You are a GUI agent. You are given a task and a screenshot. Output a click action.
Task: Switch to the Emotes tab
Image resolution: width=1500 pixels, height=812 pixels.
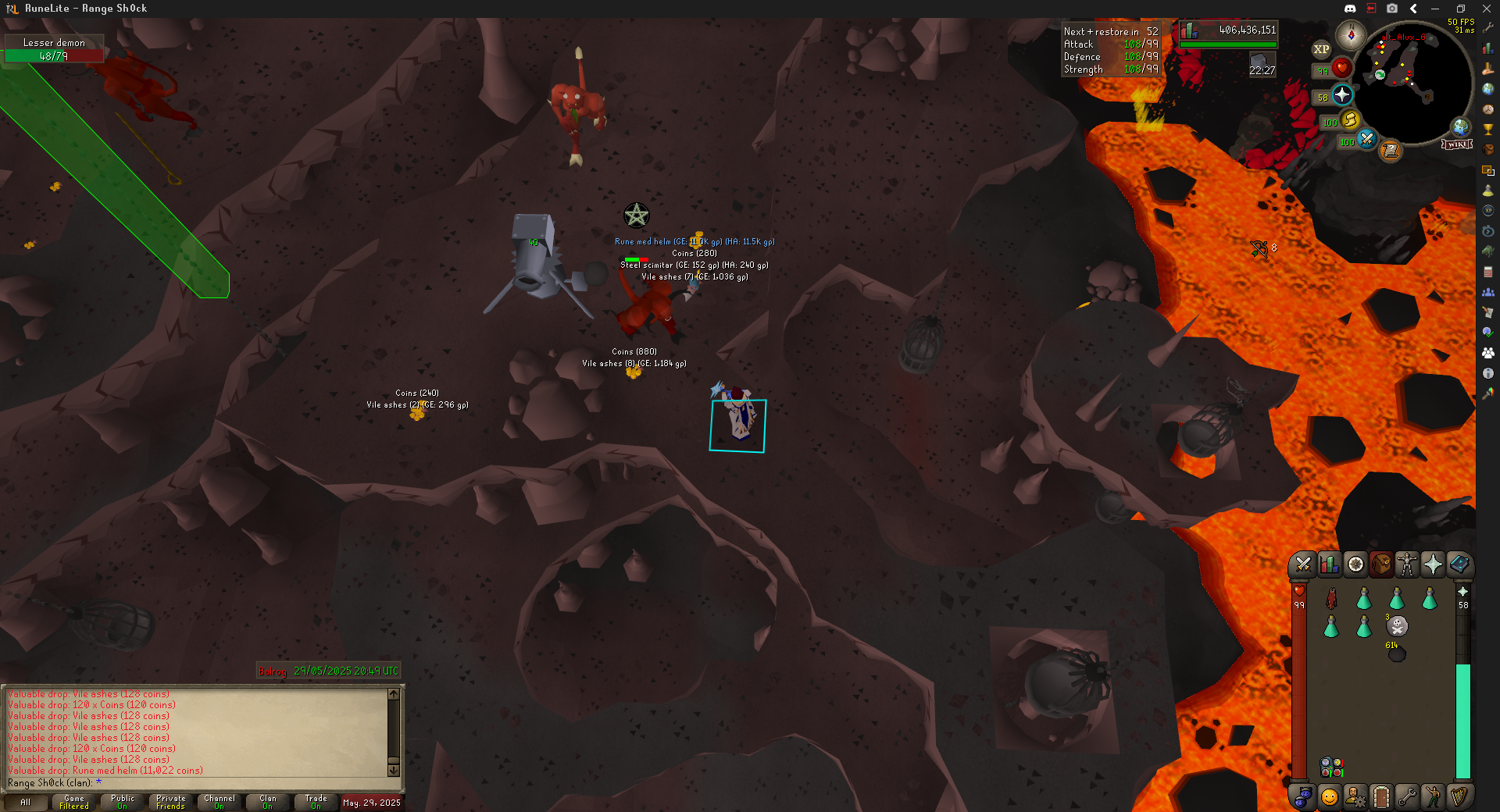tap(1433, 796)
